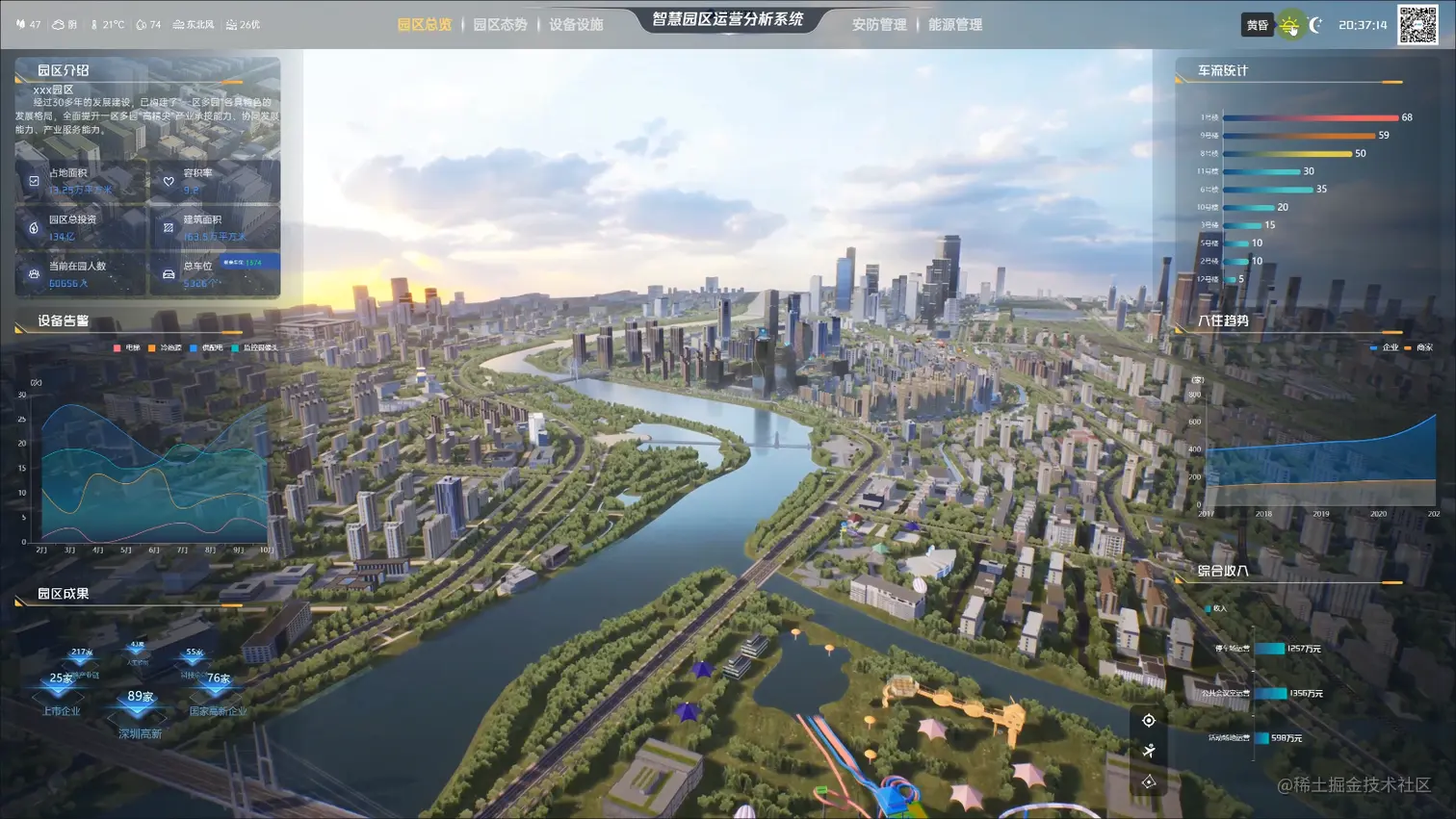Toggle the 监控摄像头 legend entry
This screenshot has height=819, width=1456.
click(x=255, y=348)
